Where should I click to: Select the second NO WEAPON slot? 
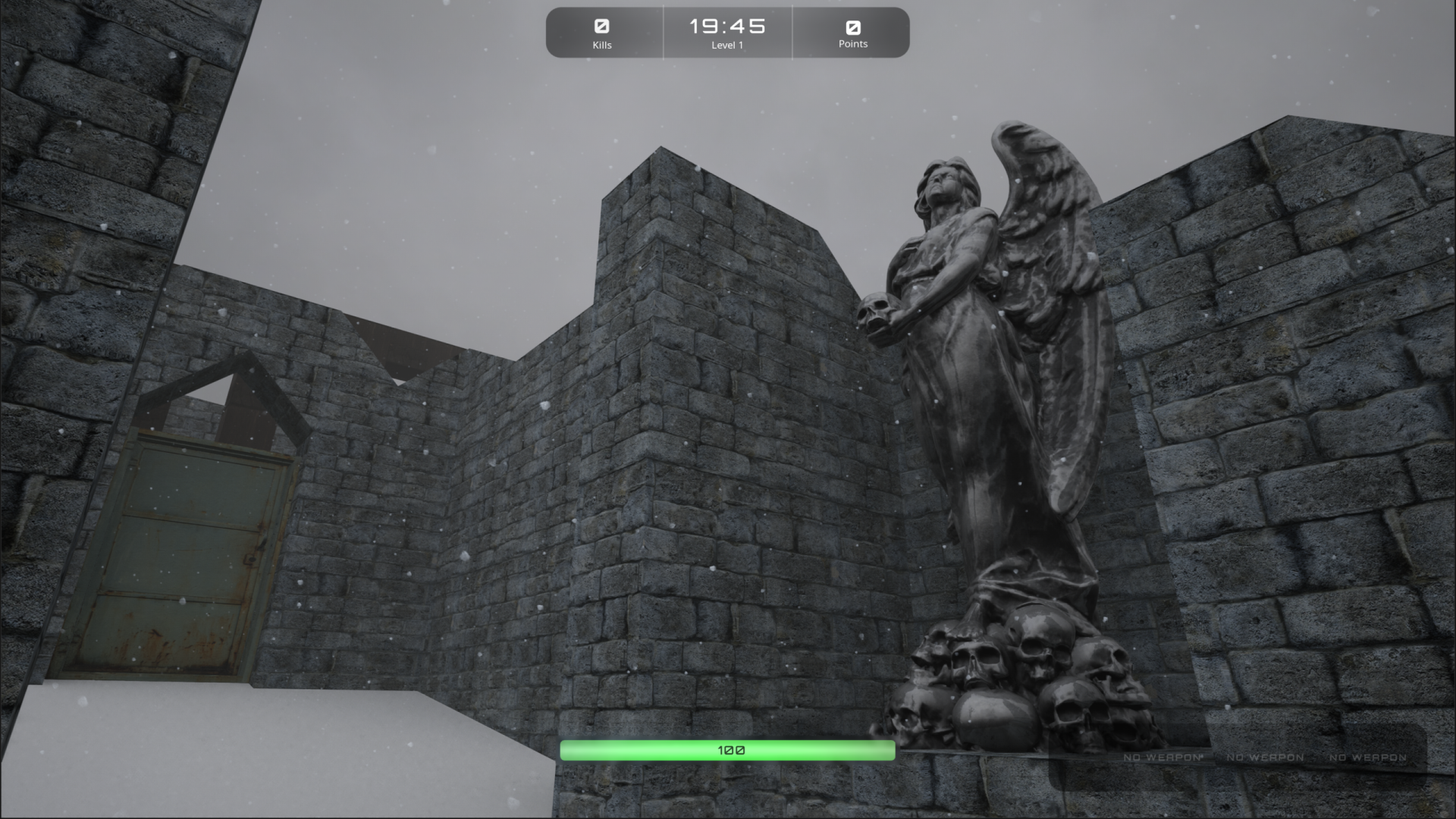click(x=1264, y=758)
